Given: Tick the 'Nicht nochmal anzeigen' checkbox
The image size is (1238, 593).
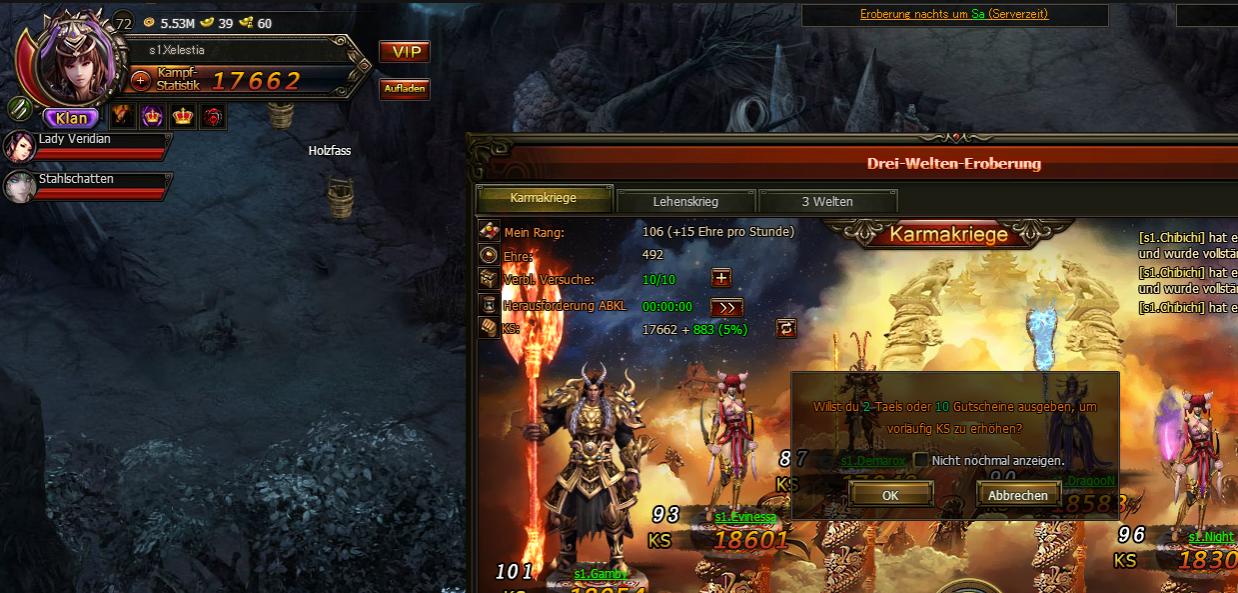Looking at the screenshot, I should coord(920,460).
